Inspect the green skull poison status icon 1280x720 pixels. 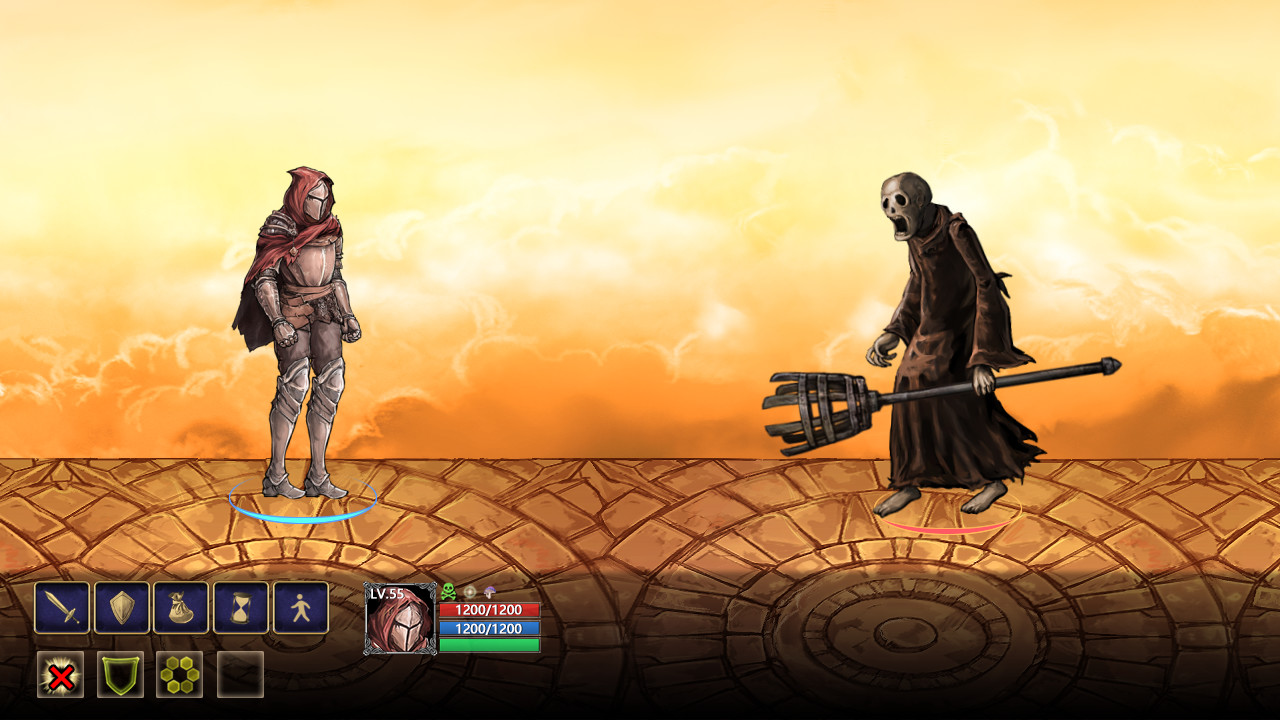(x=448, y=592)
